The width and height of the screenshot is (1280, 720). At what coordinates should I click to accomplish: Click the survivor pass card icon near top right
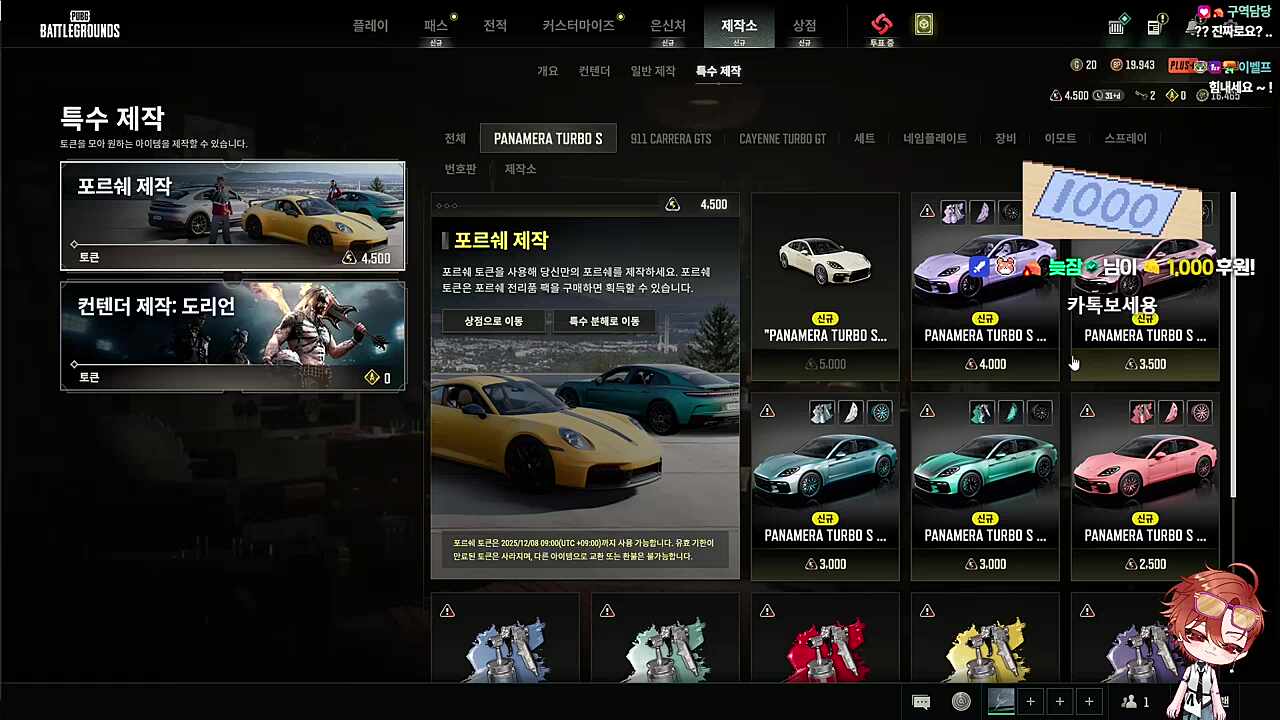[922, 26]
